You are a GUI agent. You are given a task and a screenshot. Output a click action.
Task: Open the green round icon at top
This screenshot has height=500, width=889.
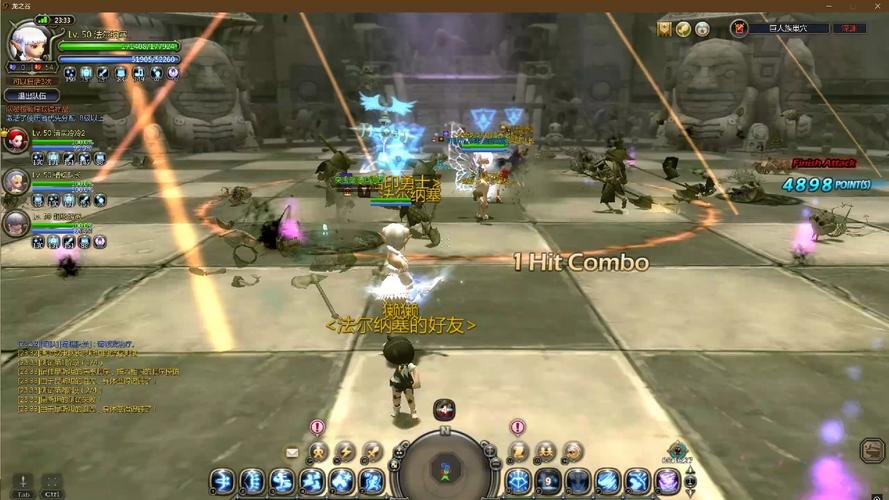[683, 29]
